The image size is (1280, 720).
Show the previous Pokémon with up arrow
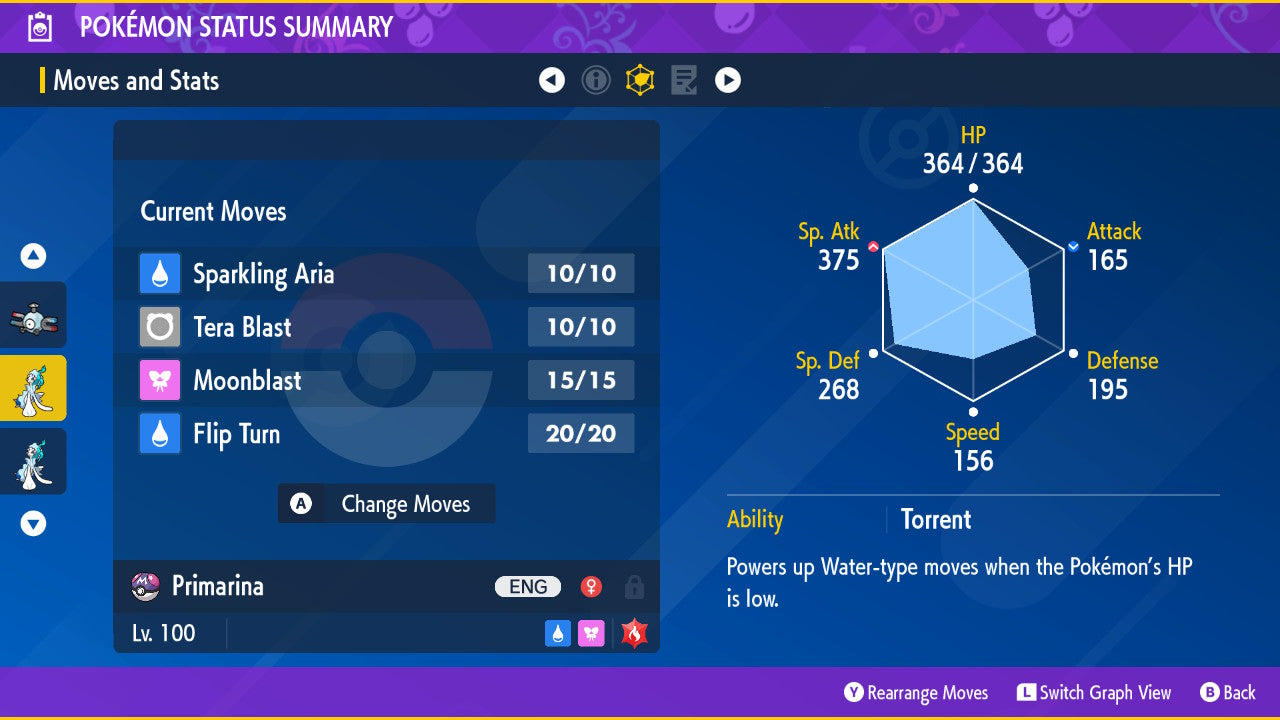point(33,257)
